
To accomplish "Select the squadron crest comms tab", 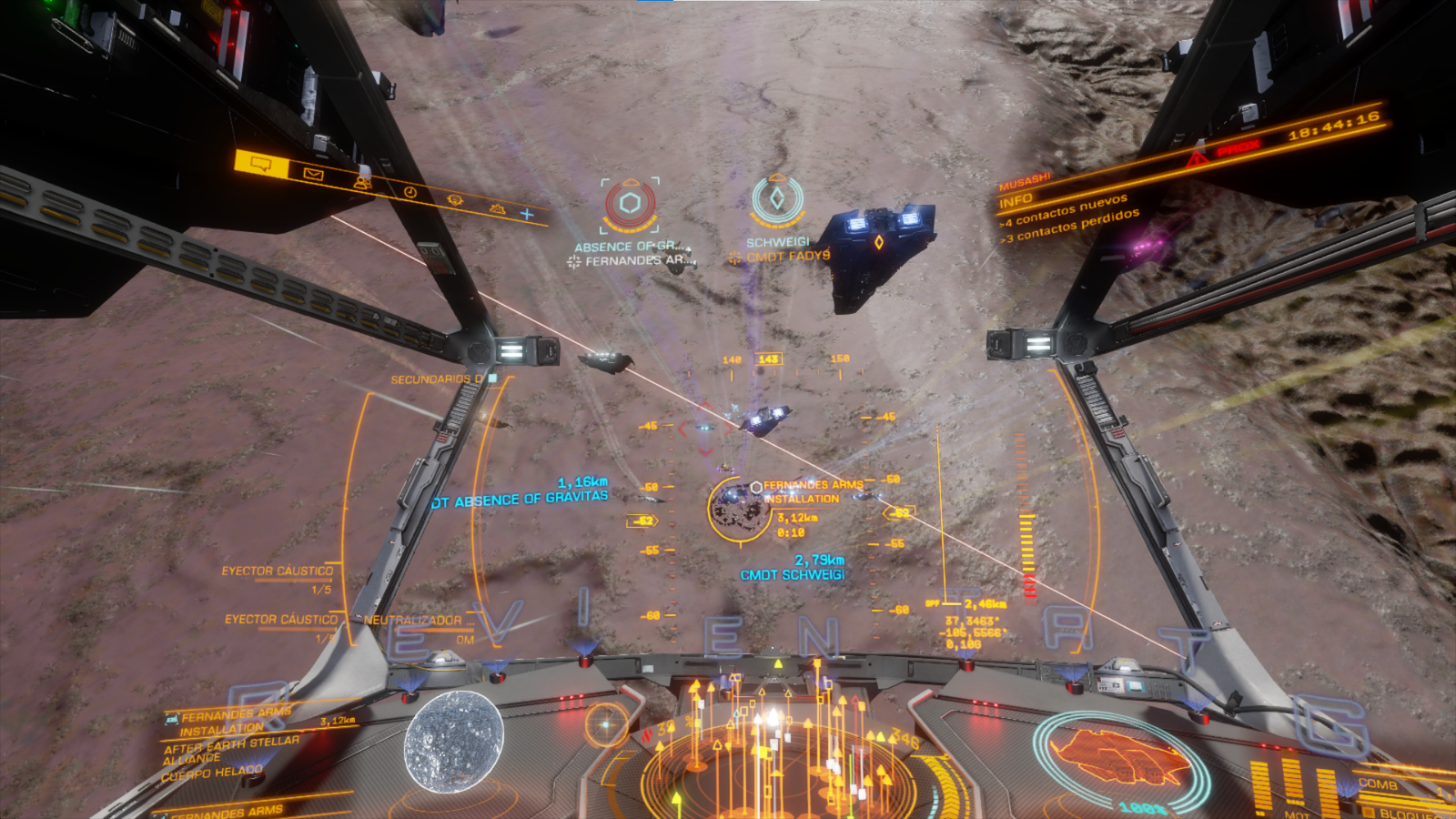I will coord(454,200).
